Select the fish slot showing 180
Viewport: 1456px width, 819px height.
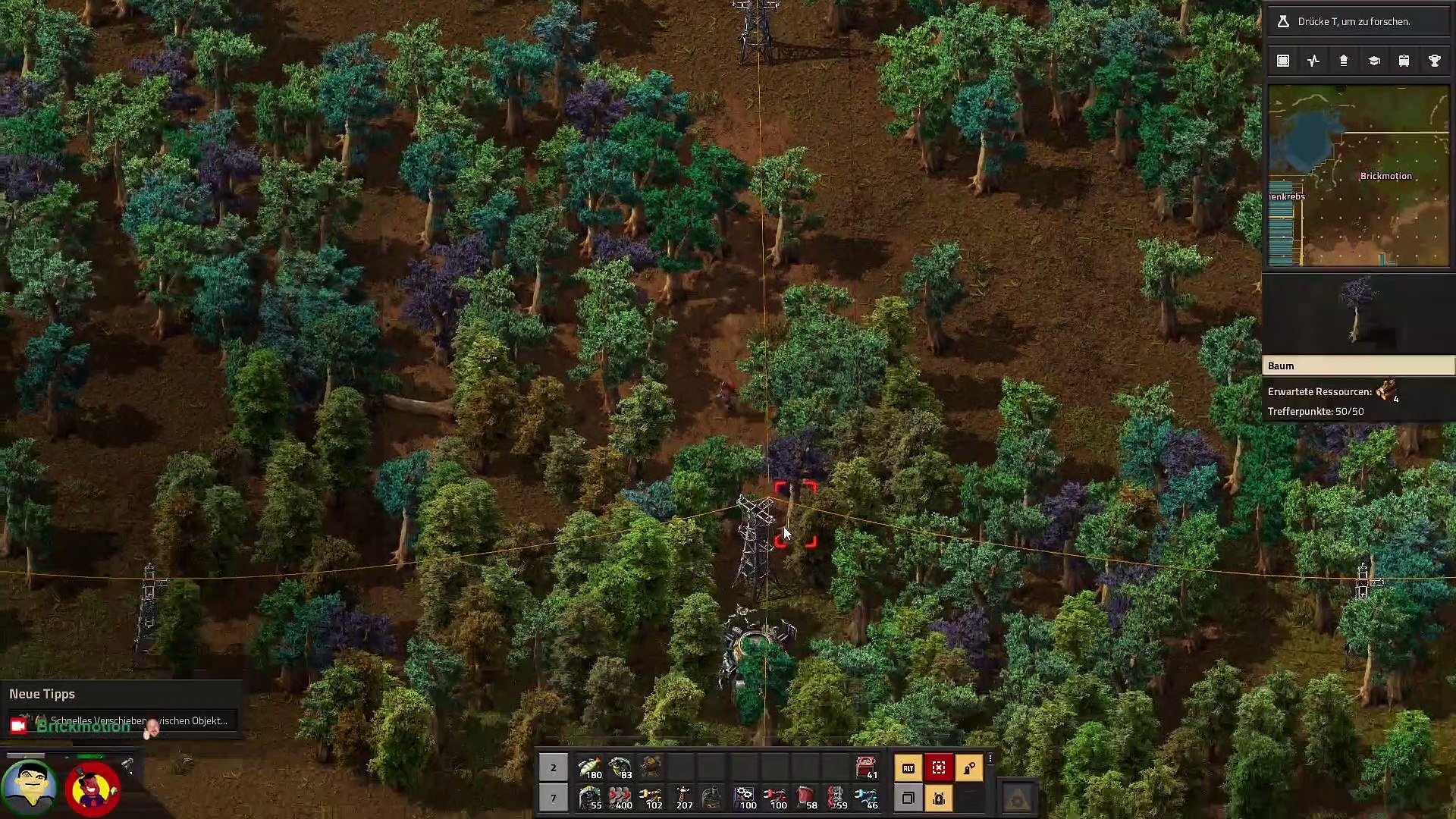(x=590, y=767)
